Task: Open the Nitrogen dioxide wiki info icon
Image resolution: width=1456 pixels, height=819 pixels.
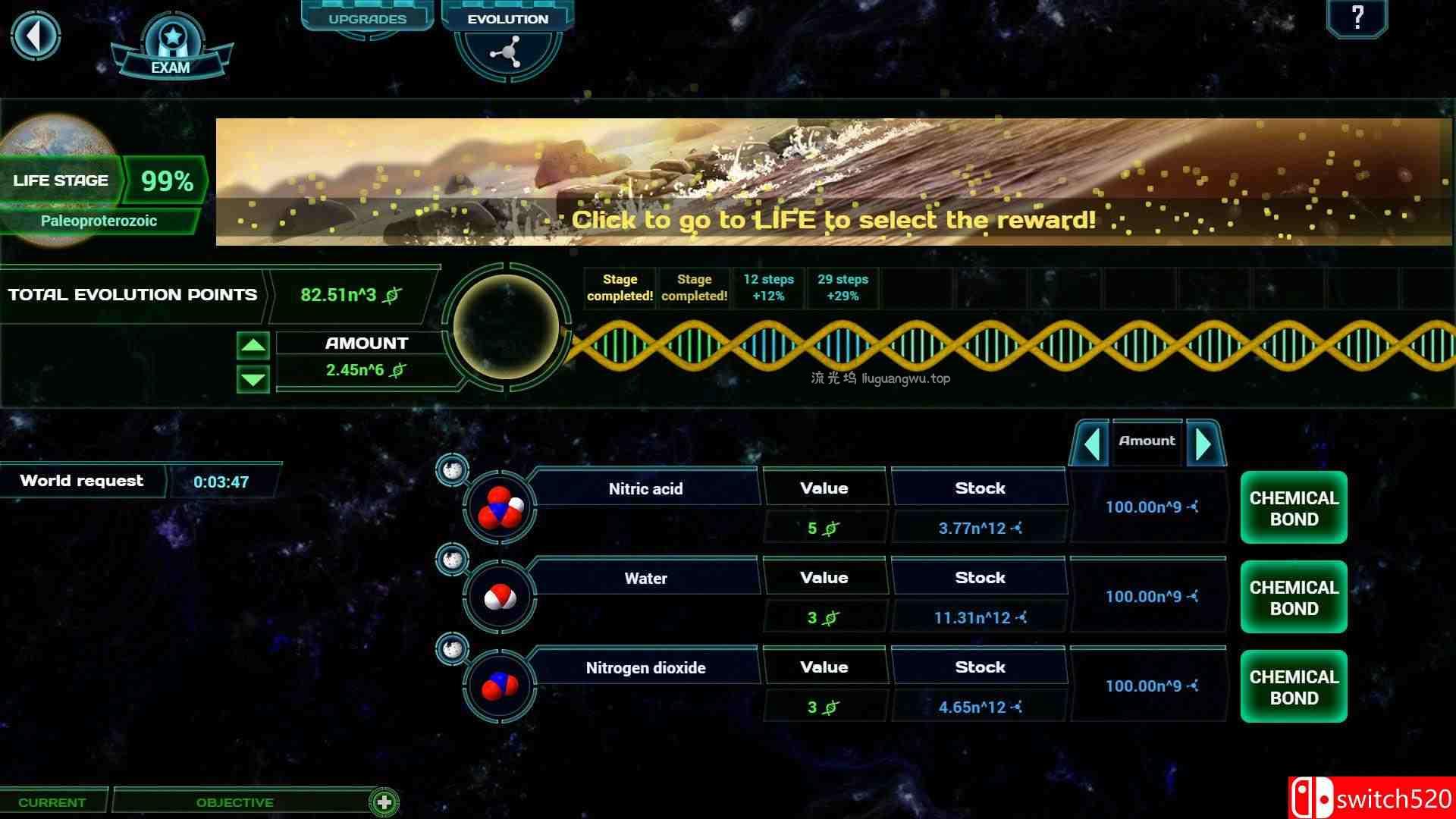Action: point(452,649)
